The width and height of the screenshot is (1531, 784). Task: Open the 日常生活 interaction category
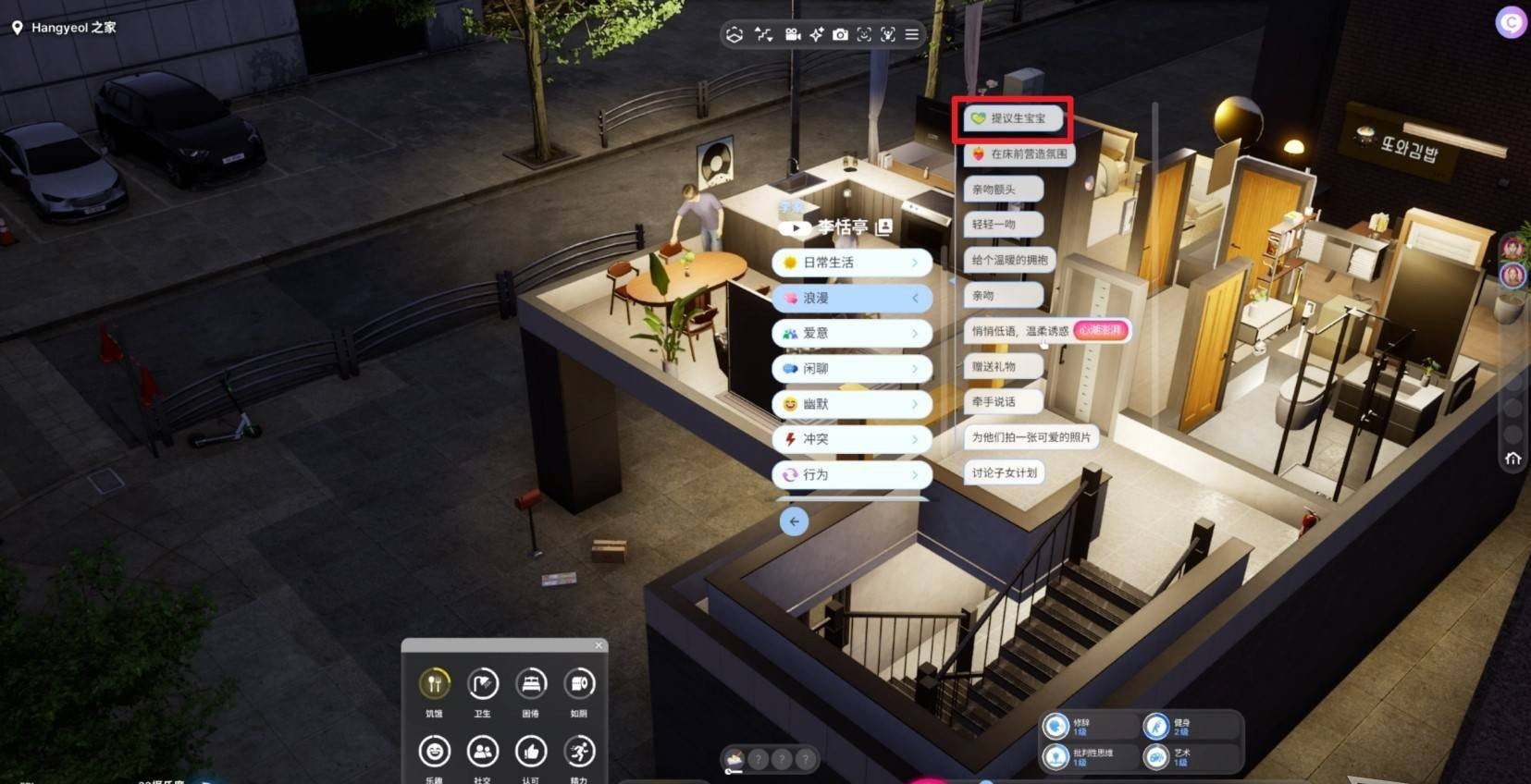pyautogui.click(x=851, y=263)
